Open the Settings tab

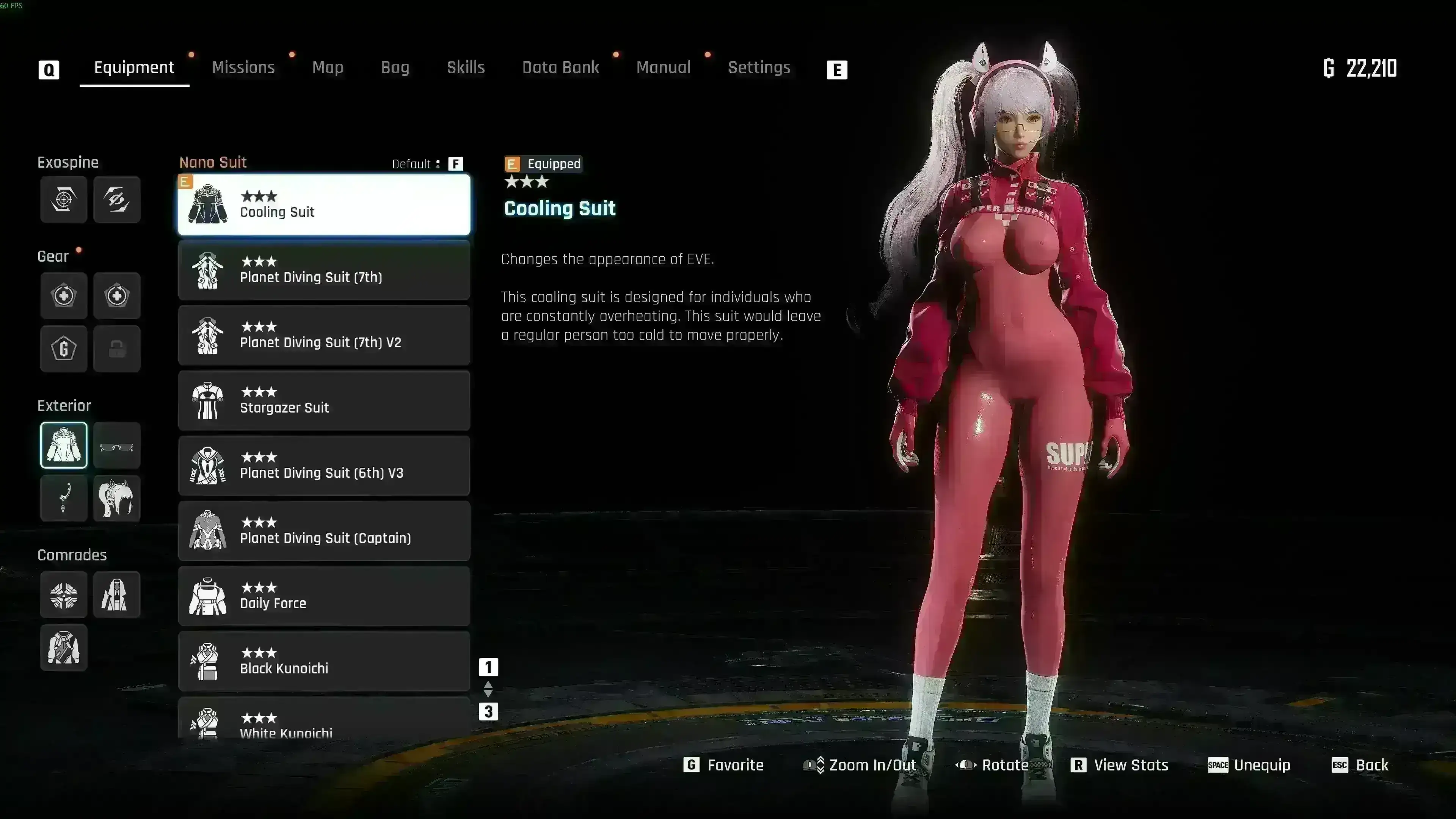tap(759, 68)
